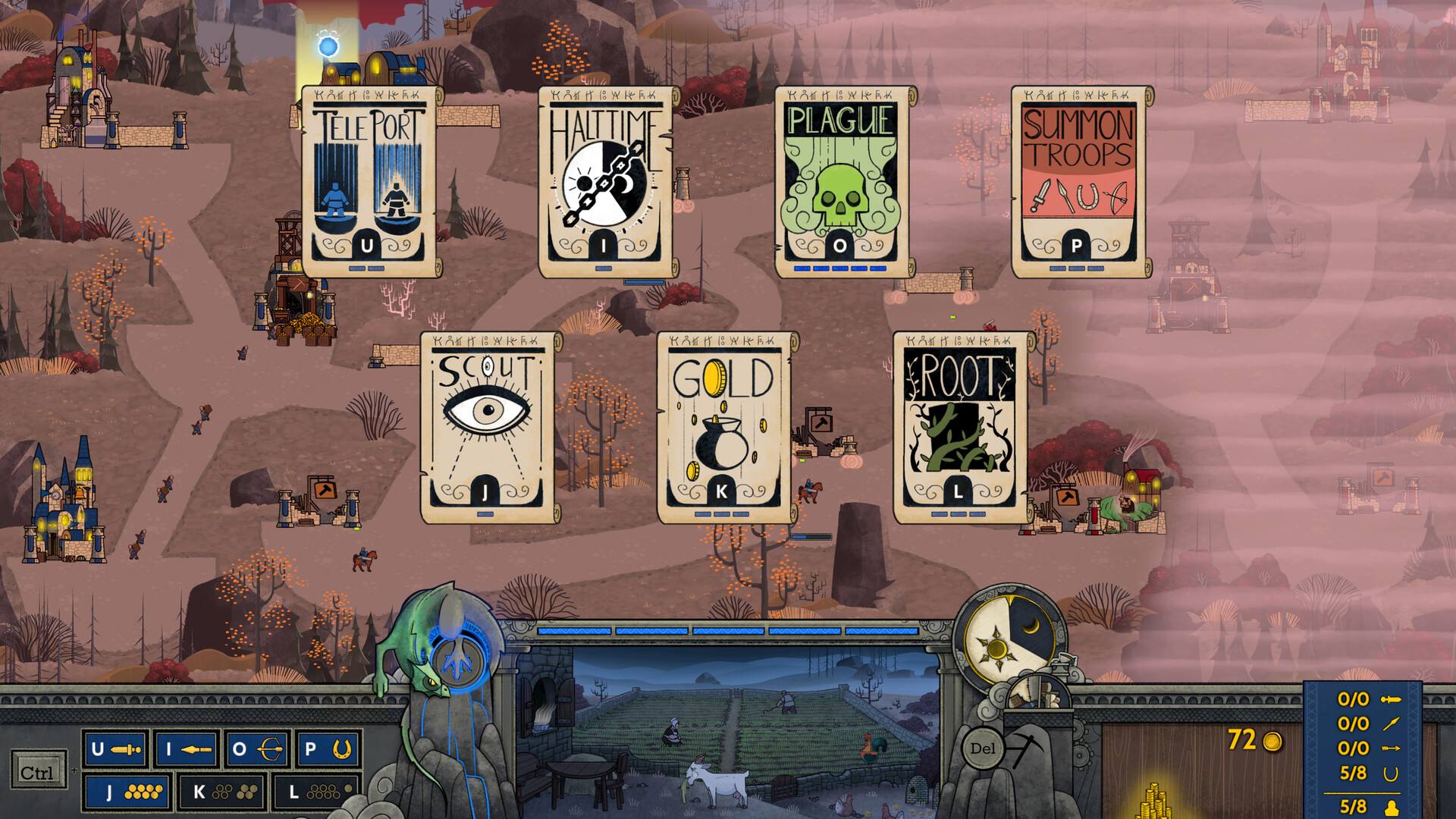The height and width of the screenshot is (819, 1456).
Task: Select the Halftime spell card
Action: click(604, 180)
